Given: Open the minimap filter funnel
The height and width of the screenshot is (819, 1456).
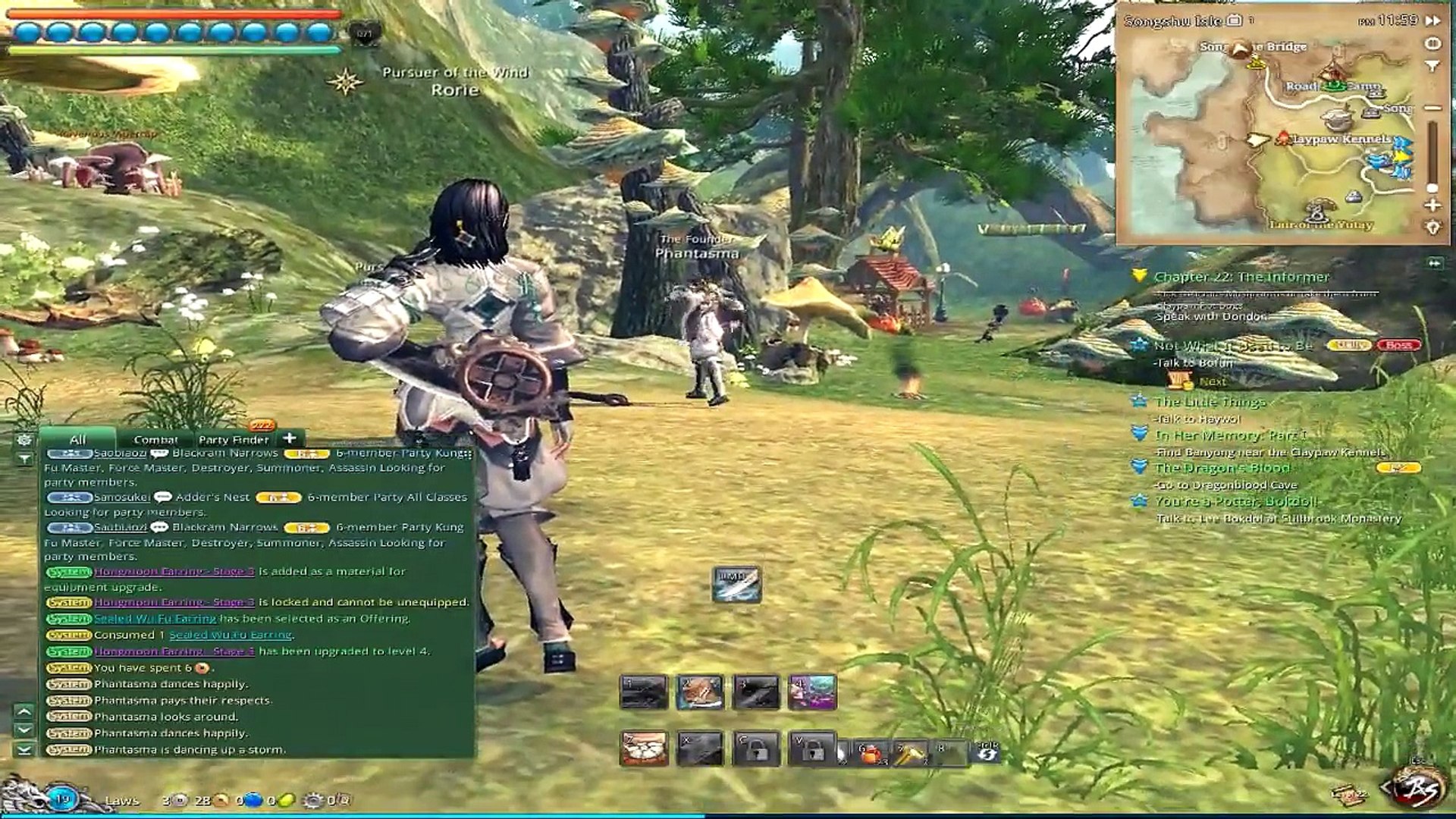Looking at the screenshot, I should pyautogui.click(x=1432, y=67).
